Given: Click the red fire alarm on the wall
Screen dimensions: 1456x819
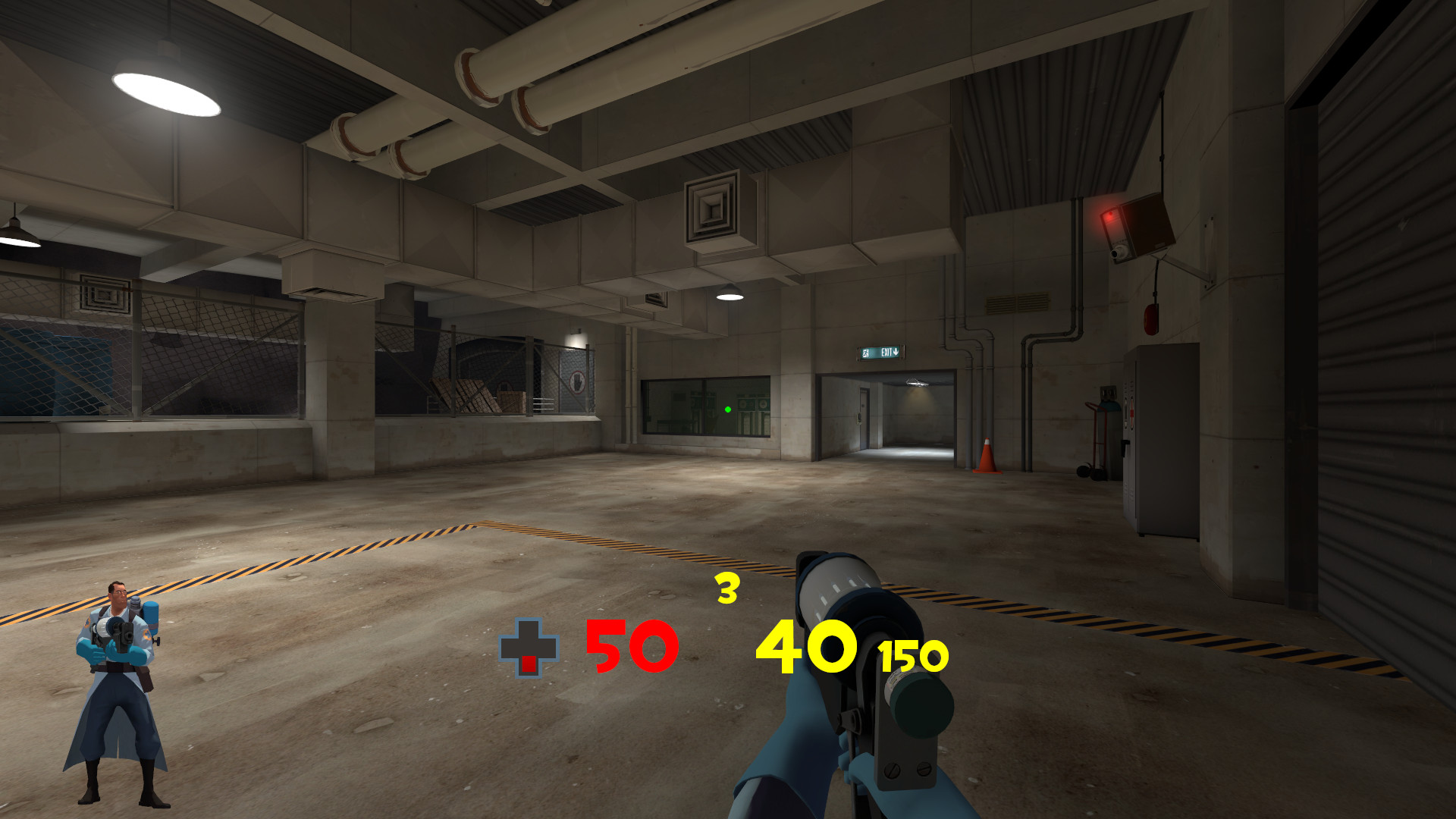Looking at the screenshot, I should [1150, 318].
